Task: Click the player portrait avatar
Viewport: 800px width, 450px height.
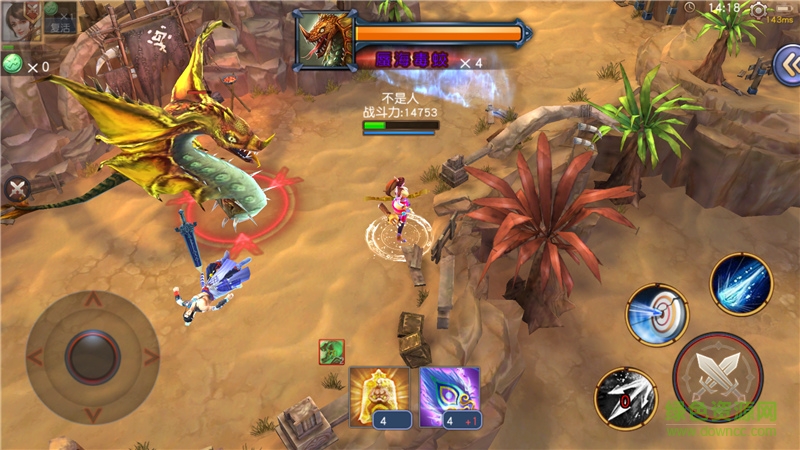Action: click(18, 21)
